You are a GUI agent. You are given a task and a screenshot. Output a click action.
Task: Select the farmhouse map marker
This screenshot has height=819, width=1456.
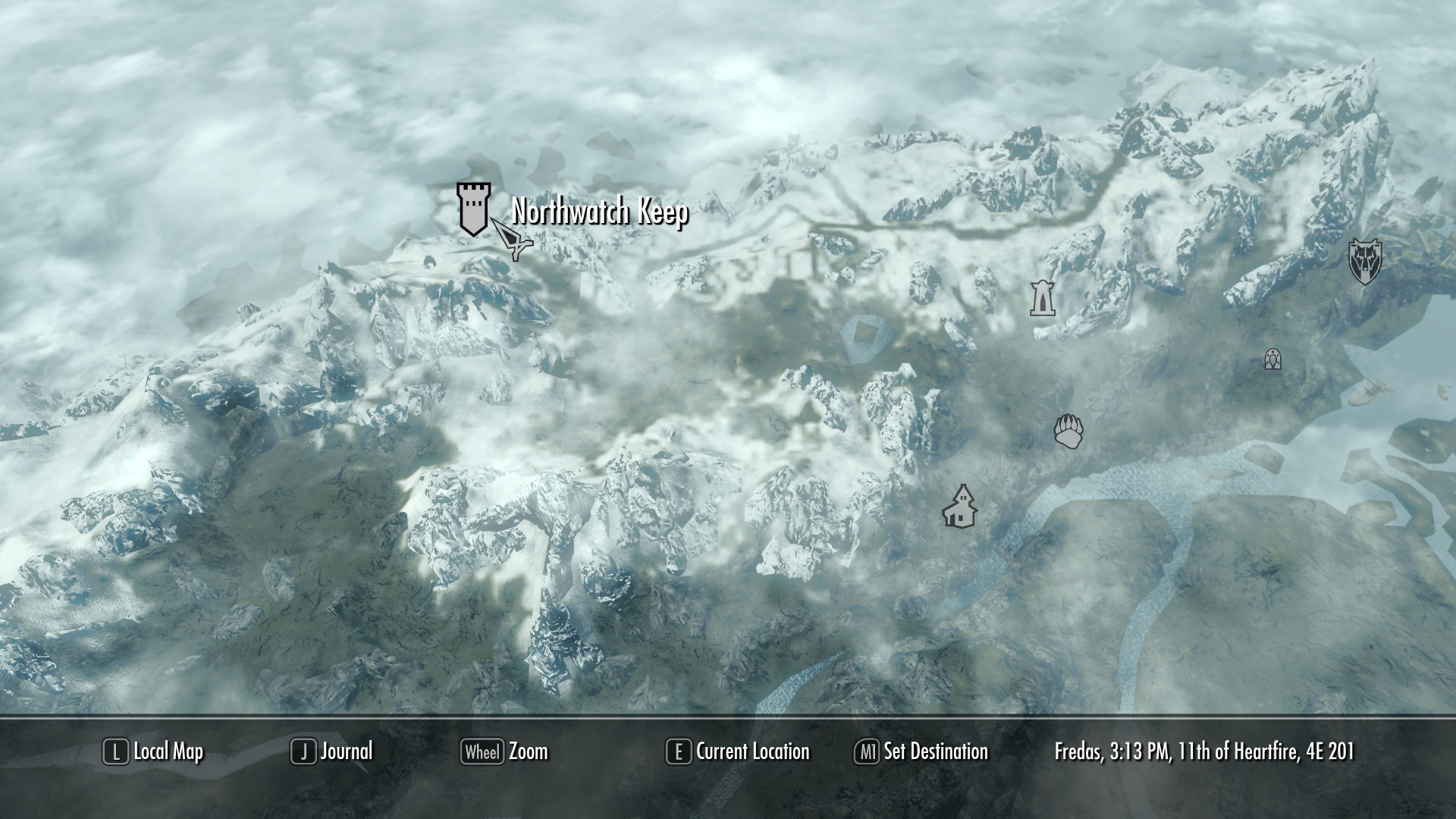(959, 507)
